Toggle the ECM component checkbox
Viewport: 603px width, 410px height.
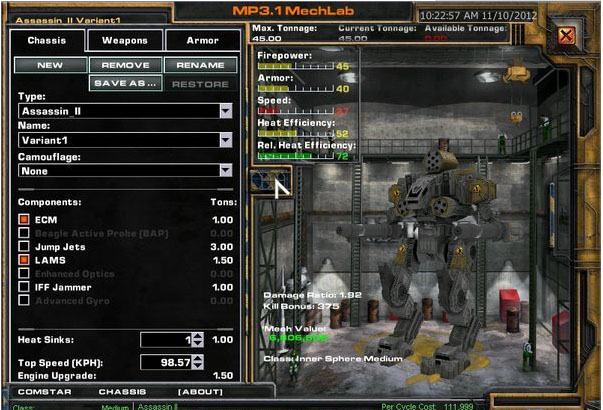point(24,219)
